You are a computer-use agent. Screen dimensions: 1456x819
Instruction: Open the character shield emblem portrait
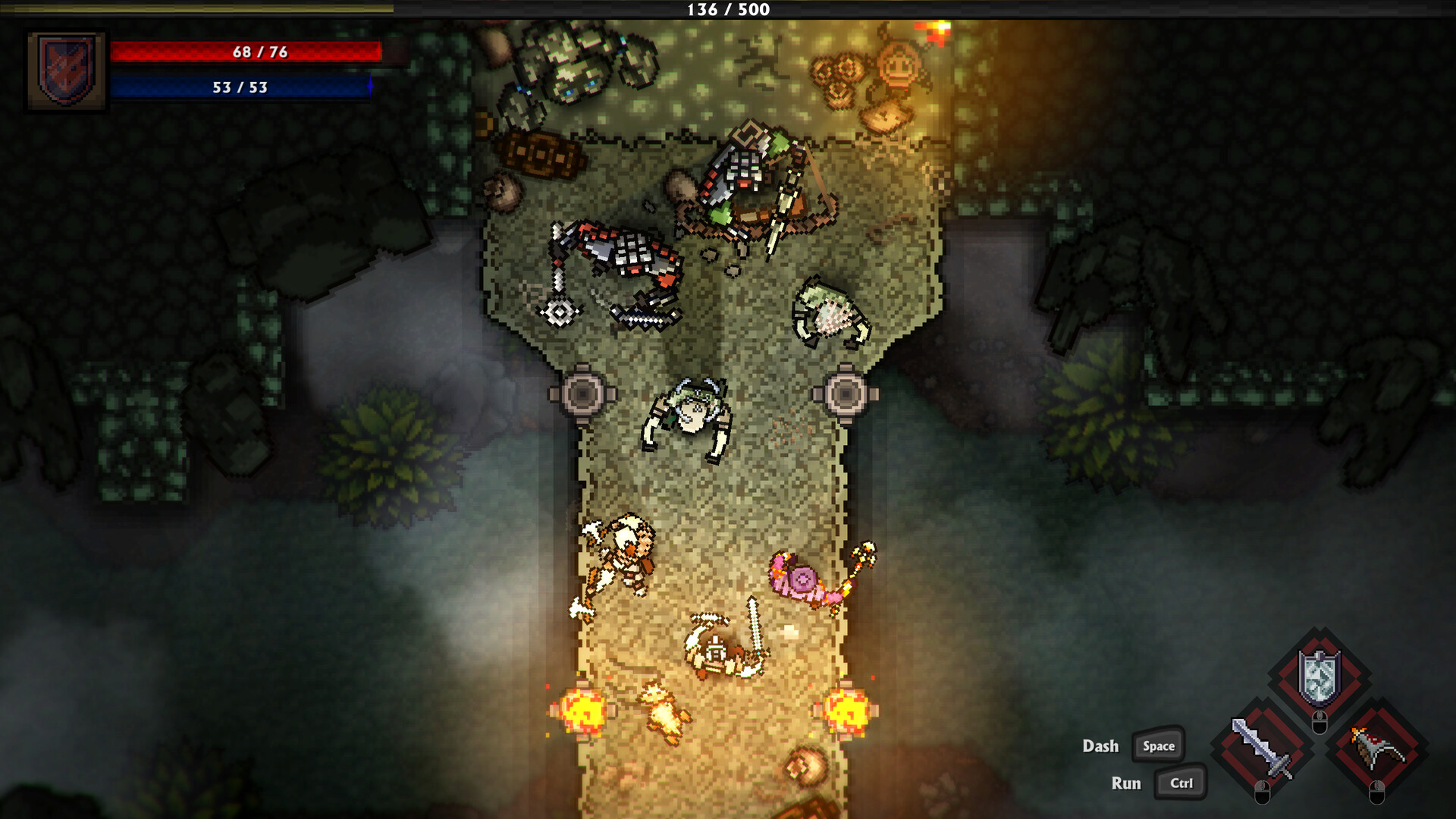pyautogui.click(x=67, y=70)
